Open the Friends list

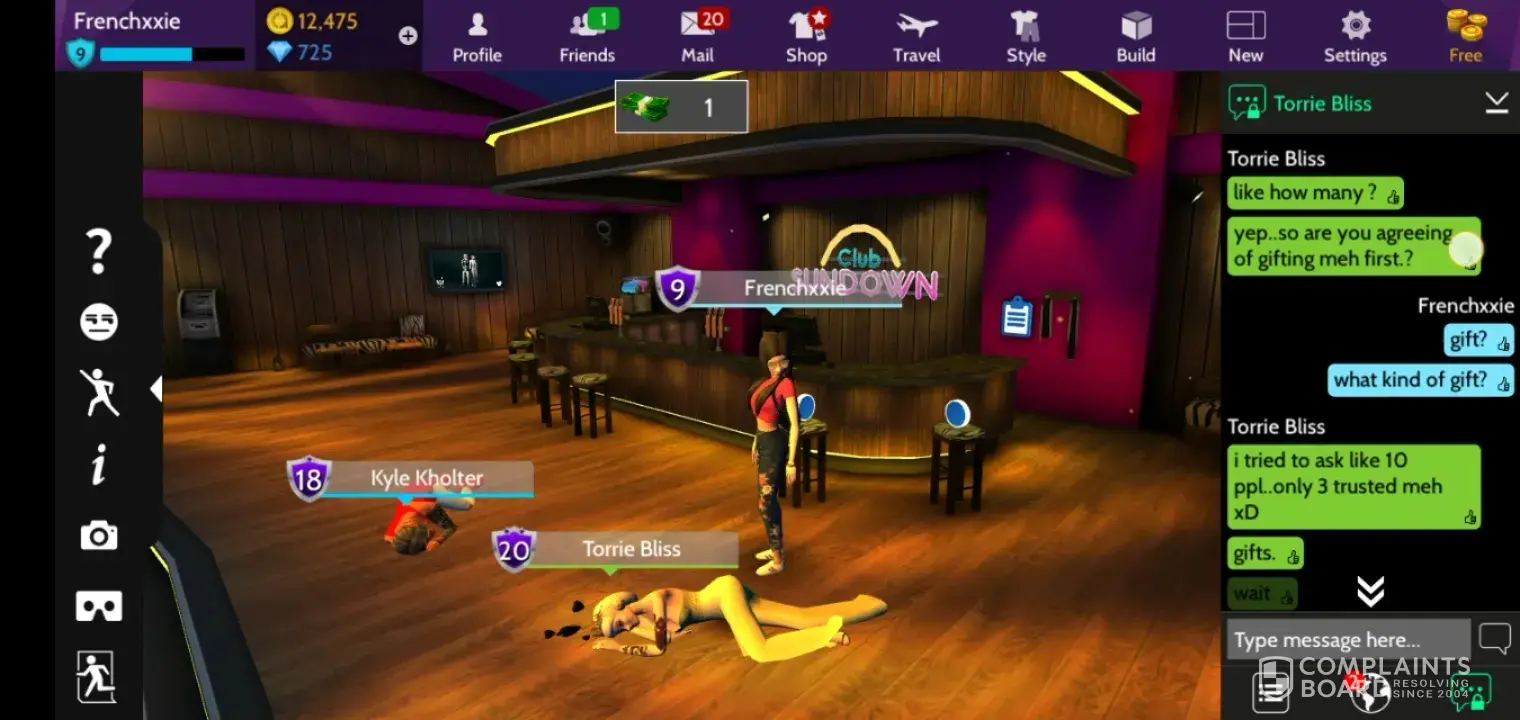(x=587, y=36)
